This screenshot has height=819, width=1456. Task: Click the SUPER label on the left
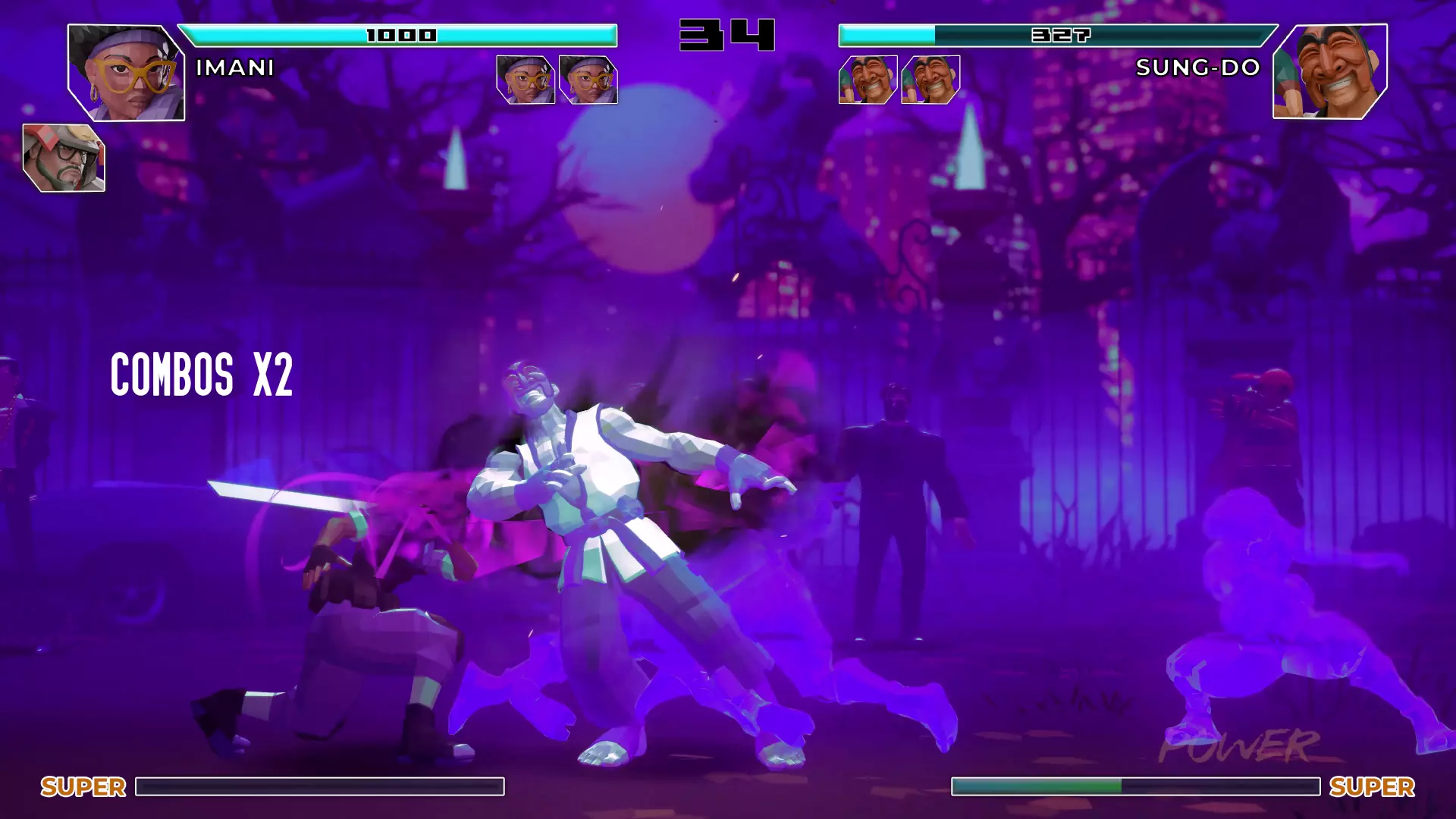click(83, 787)
